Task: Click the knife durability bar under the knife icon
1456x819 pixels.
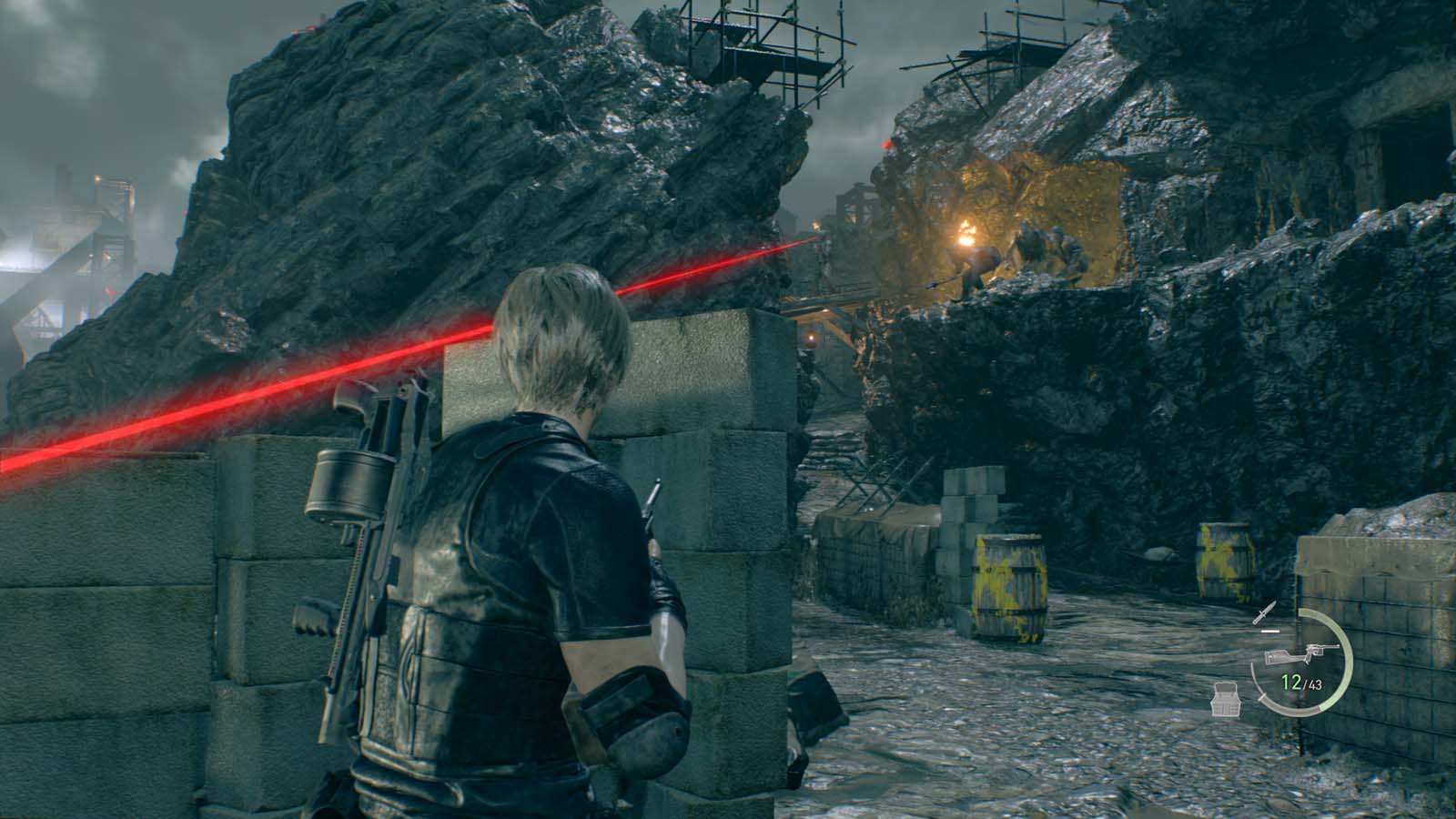Action: pos(1269,632)
